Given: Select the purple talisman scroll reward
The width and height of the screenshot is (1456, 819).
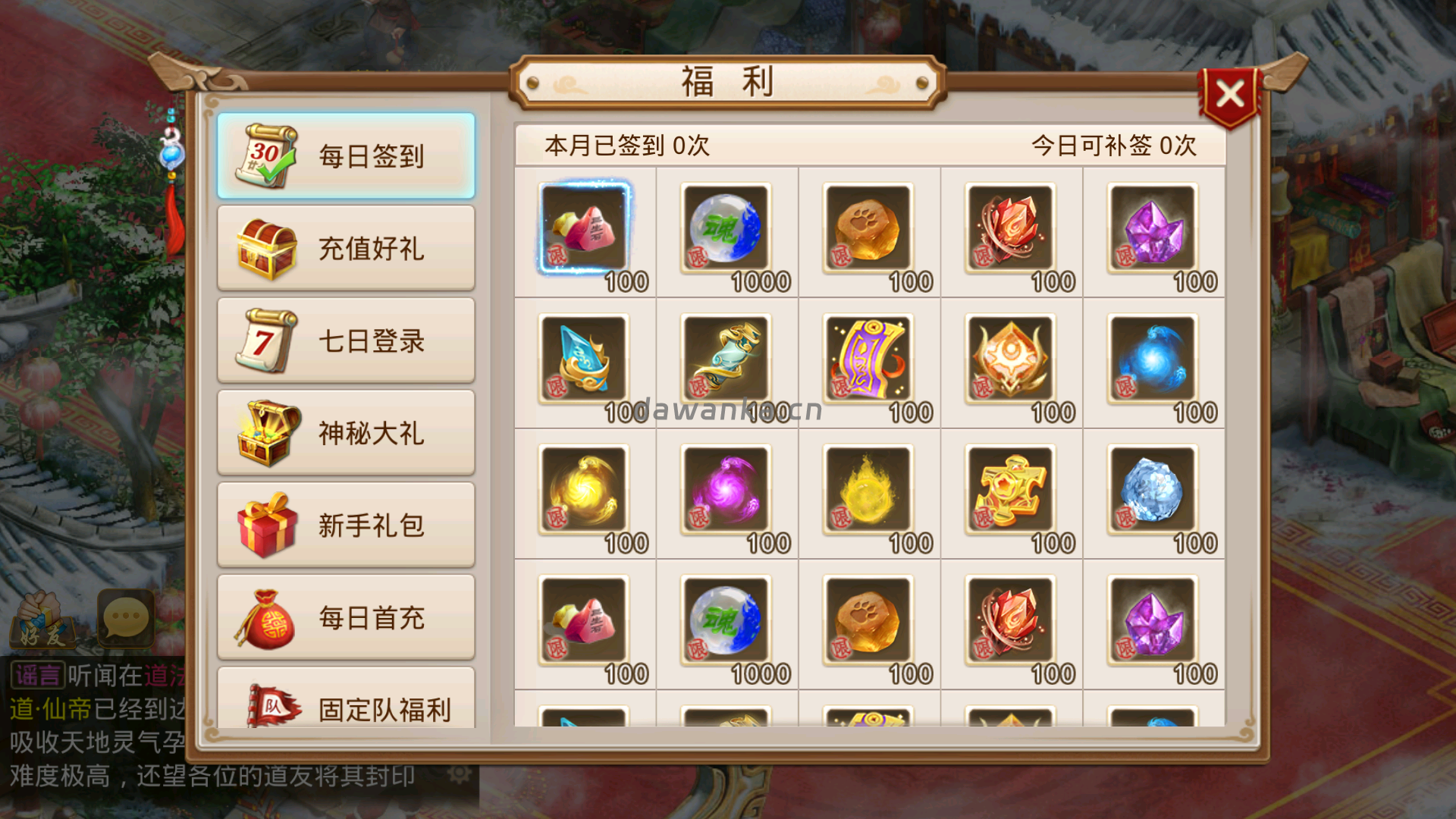Looking at the screenshot, I should (868, 358).
